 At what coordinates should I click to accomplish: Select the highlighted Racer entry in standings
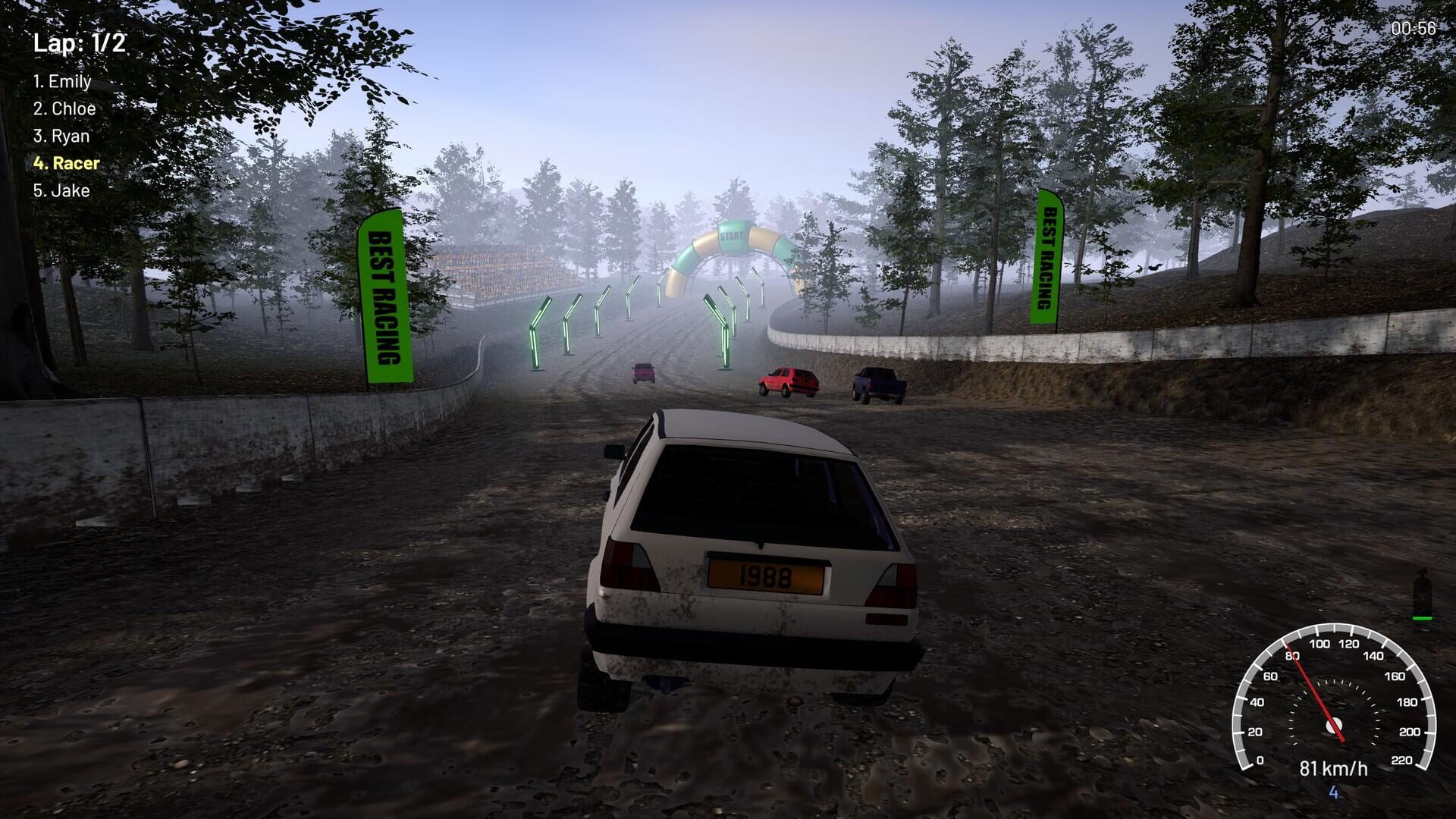click(68, 162)
